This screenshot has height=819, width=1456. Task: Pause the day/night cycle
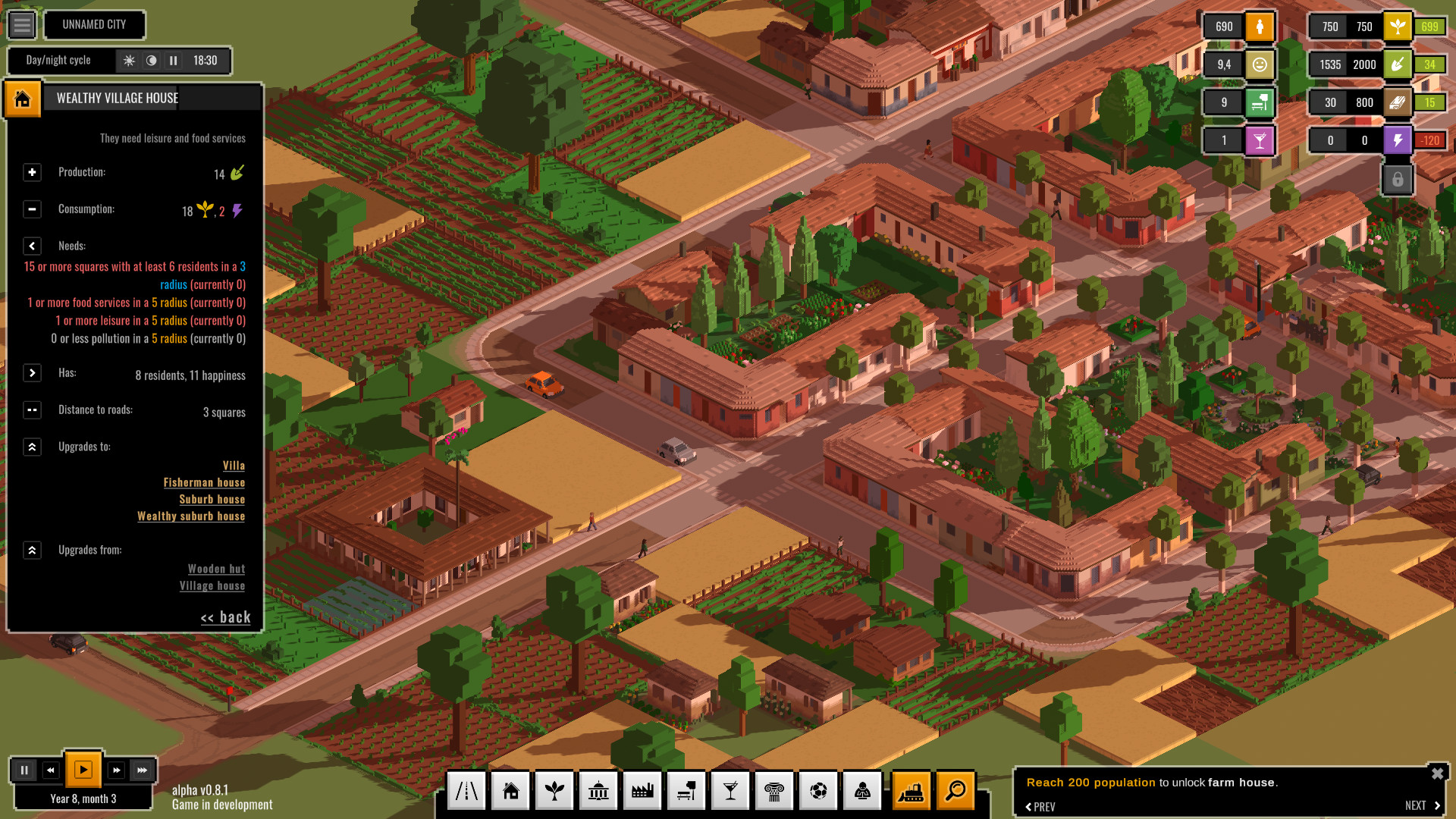173,61
